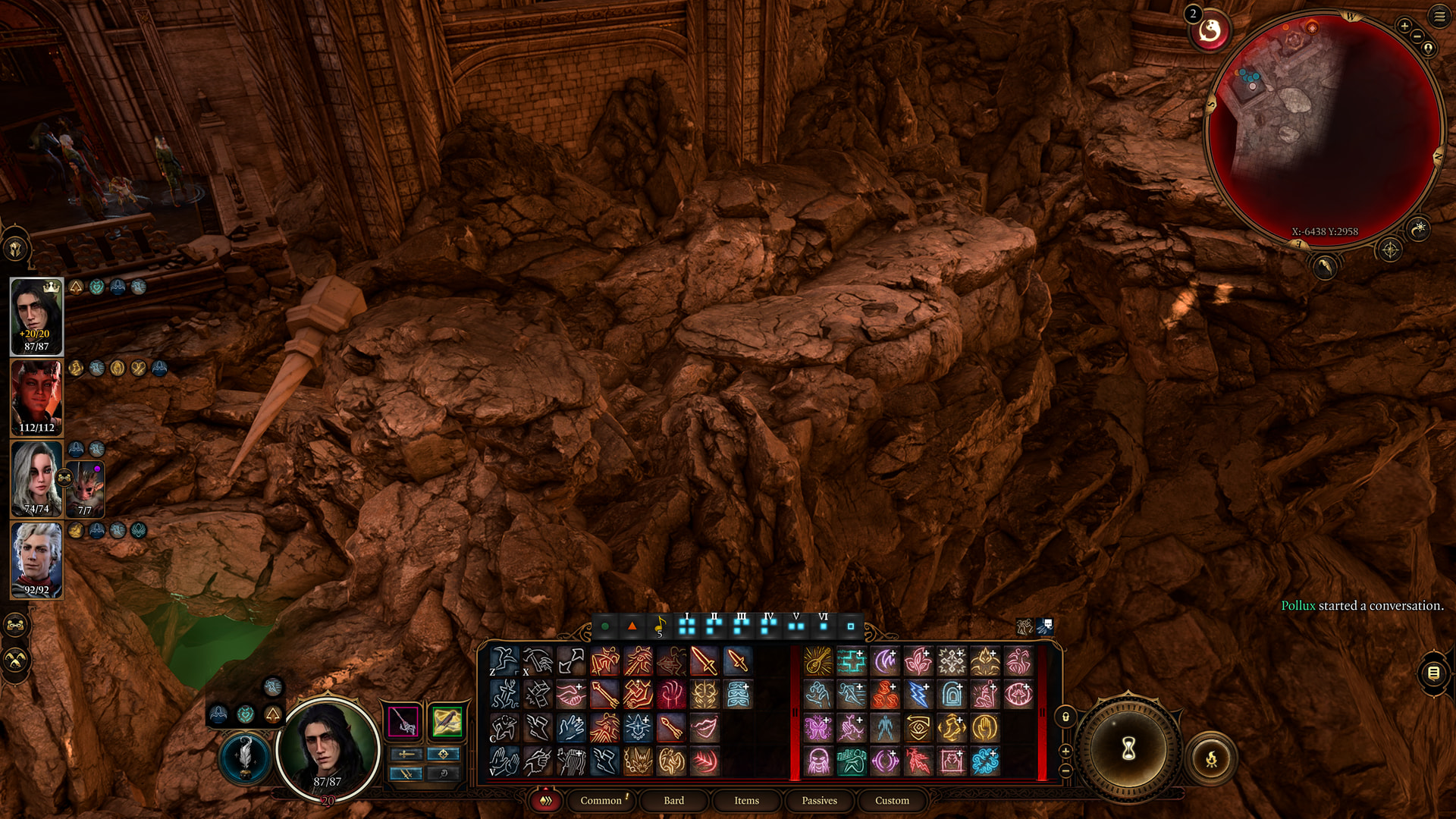Click the feather quill bardic inspiration icon
This screenshot has height=819, width=1456.
tap(245, 757)
